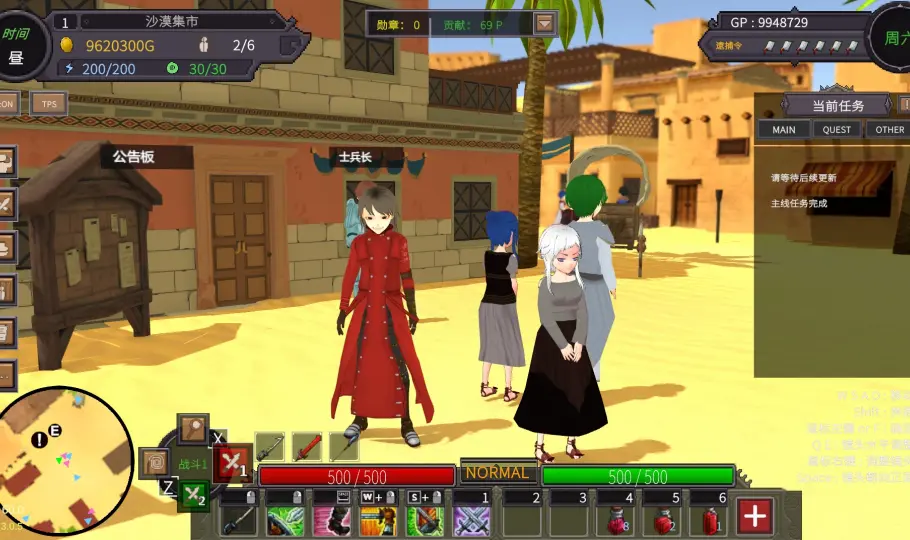The height and width of the screenshot is (540, 910).
Task: Switch to the MAIN quest tab
Action: point(784,129)
